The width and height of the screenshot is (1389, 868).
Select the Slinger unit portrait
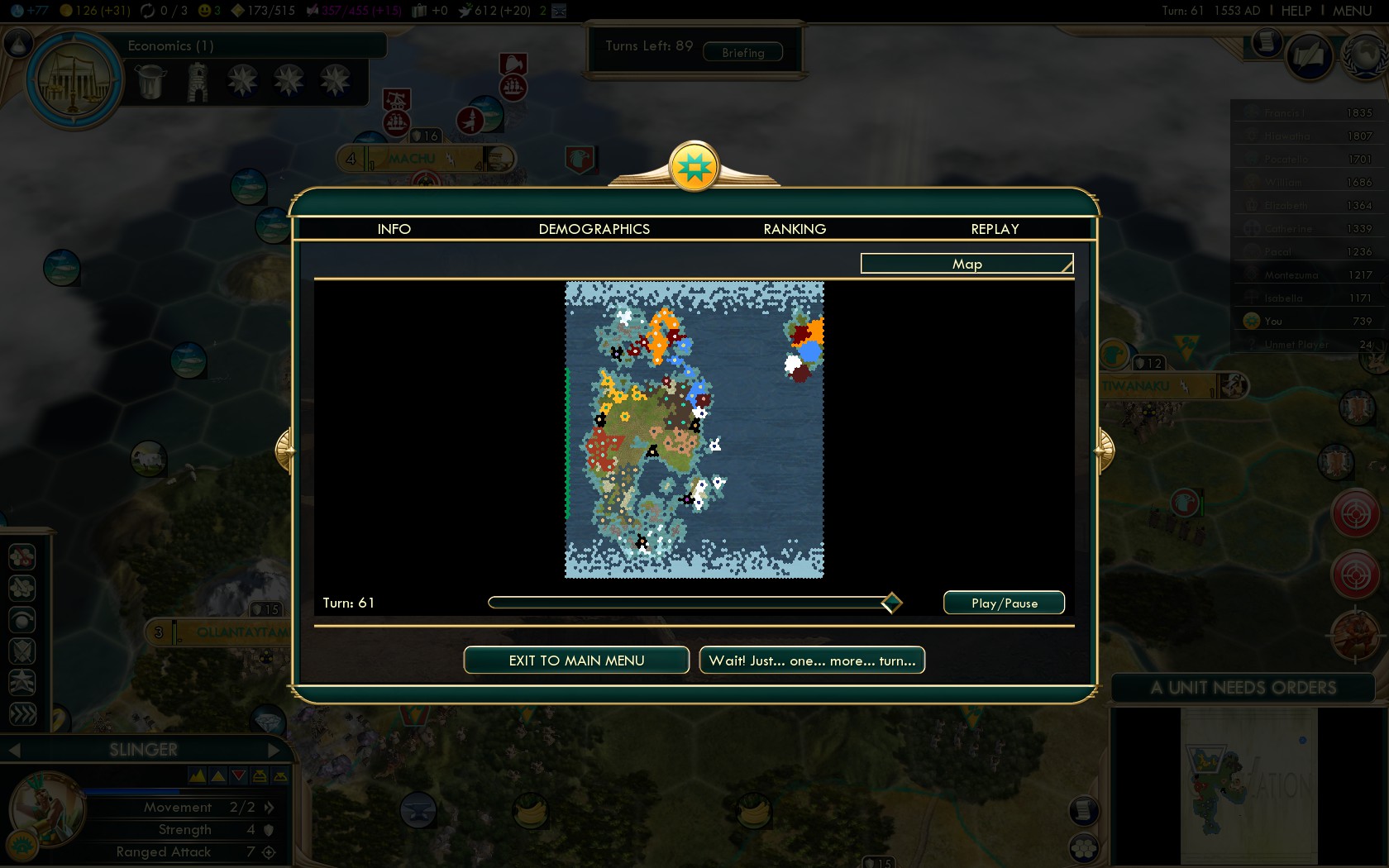(x=45, y=810)
